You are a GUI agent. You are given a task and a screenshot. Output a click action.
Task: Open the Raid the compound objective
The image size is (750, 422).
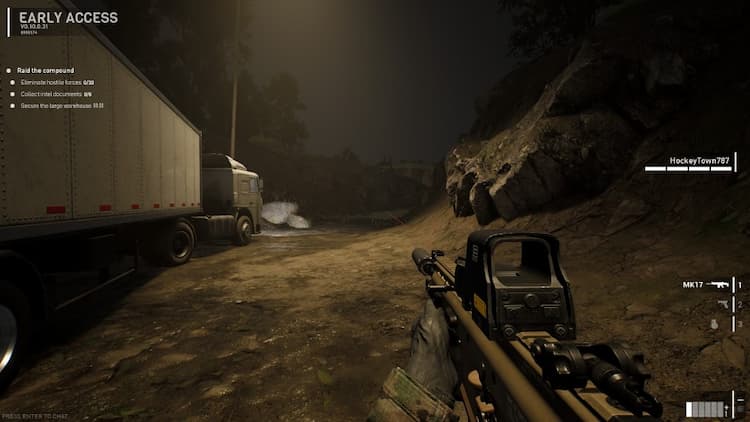click(46, 71)
